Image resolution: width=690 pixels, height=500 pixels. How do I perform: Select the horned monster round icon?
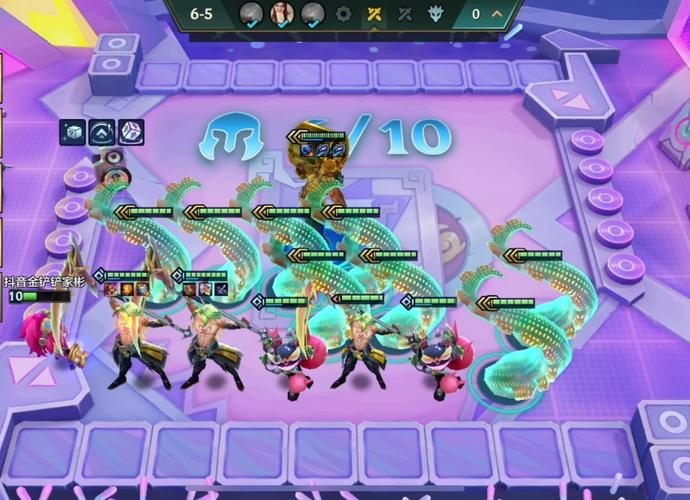pos(436,14)
